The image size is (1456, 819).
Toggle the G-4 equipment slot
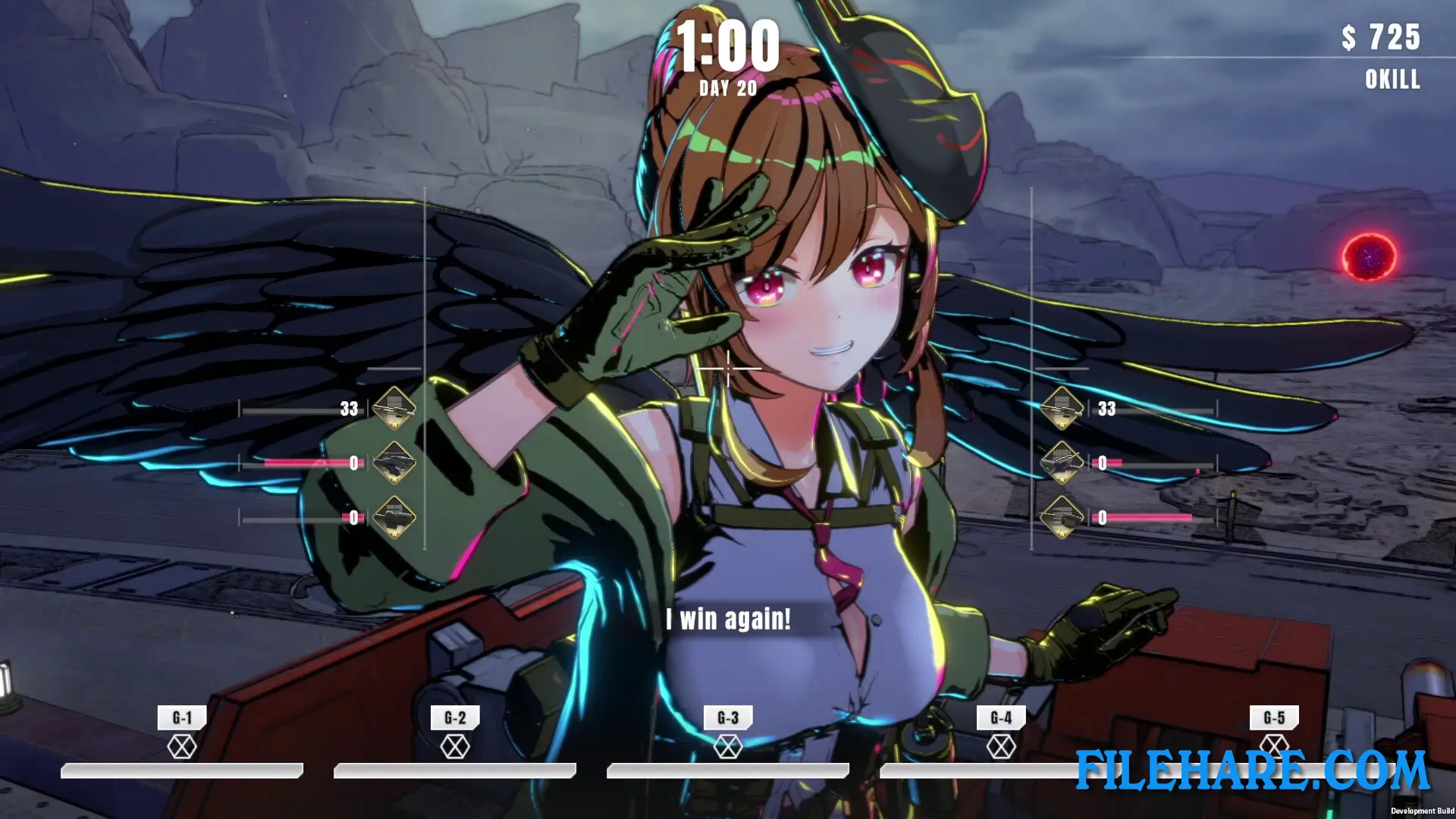tap(1001, 745)
